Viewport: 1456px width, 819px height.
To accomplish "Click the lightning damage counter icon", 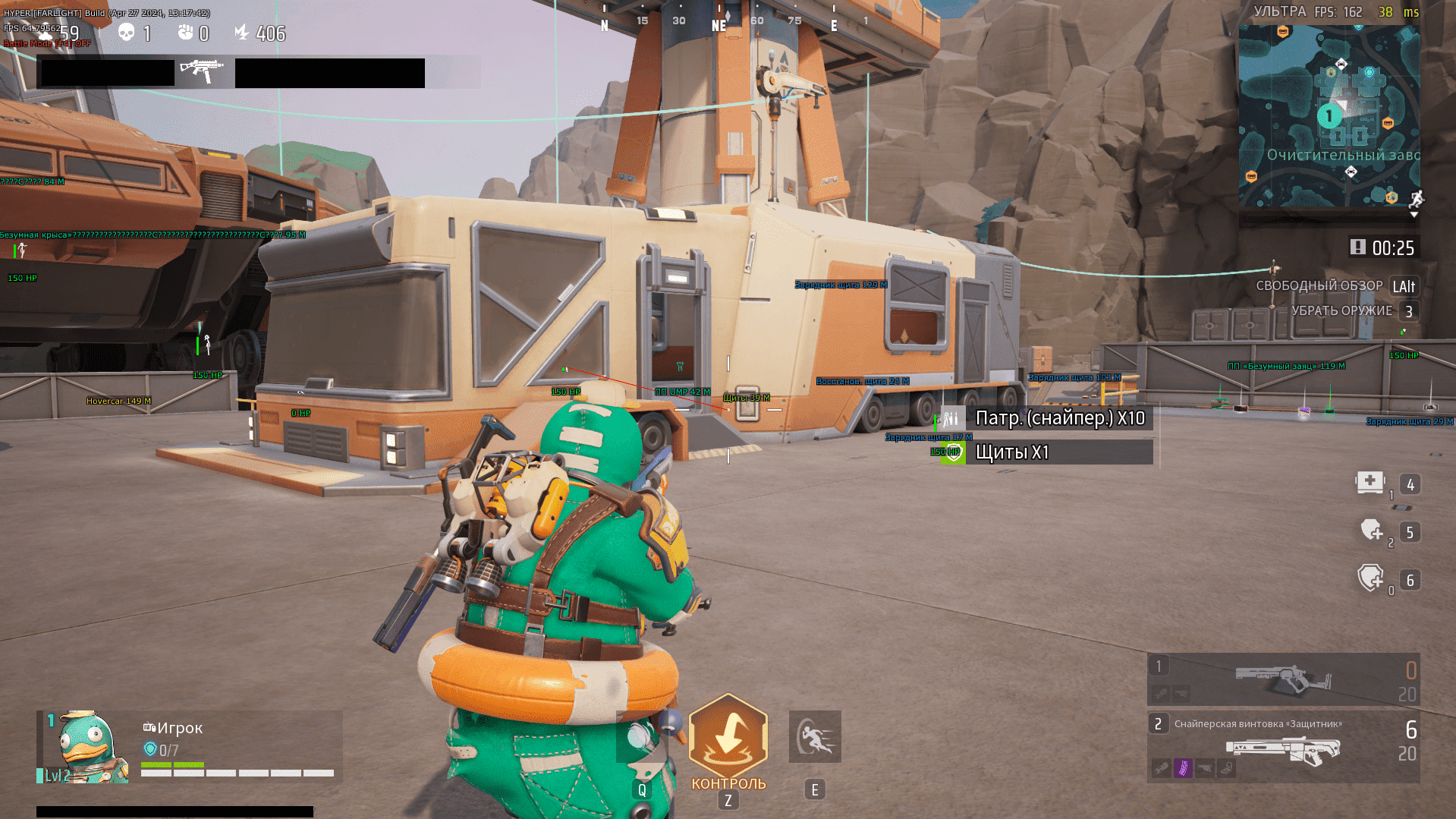I will click(241, 30).
